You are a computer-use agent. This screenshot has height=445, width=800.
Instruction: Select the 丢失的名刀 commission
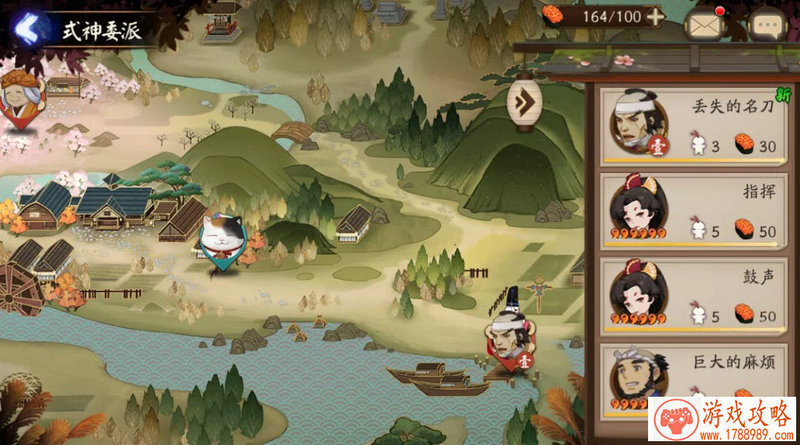(x=694, y=124)
